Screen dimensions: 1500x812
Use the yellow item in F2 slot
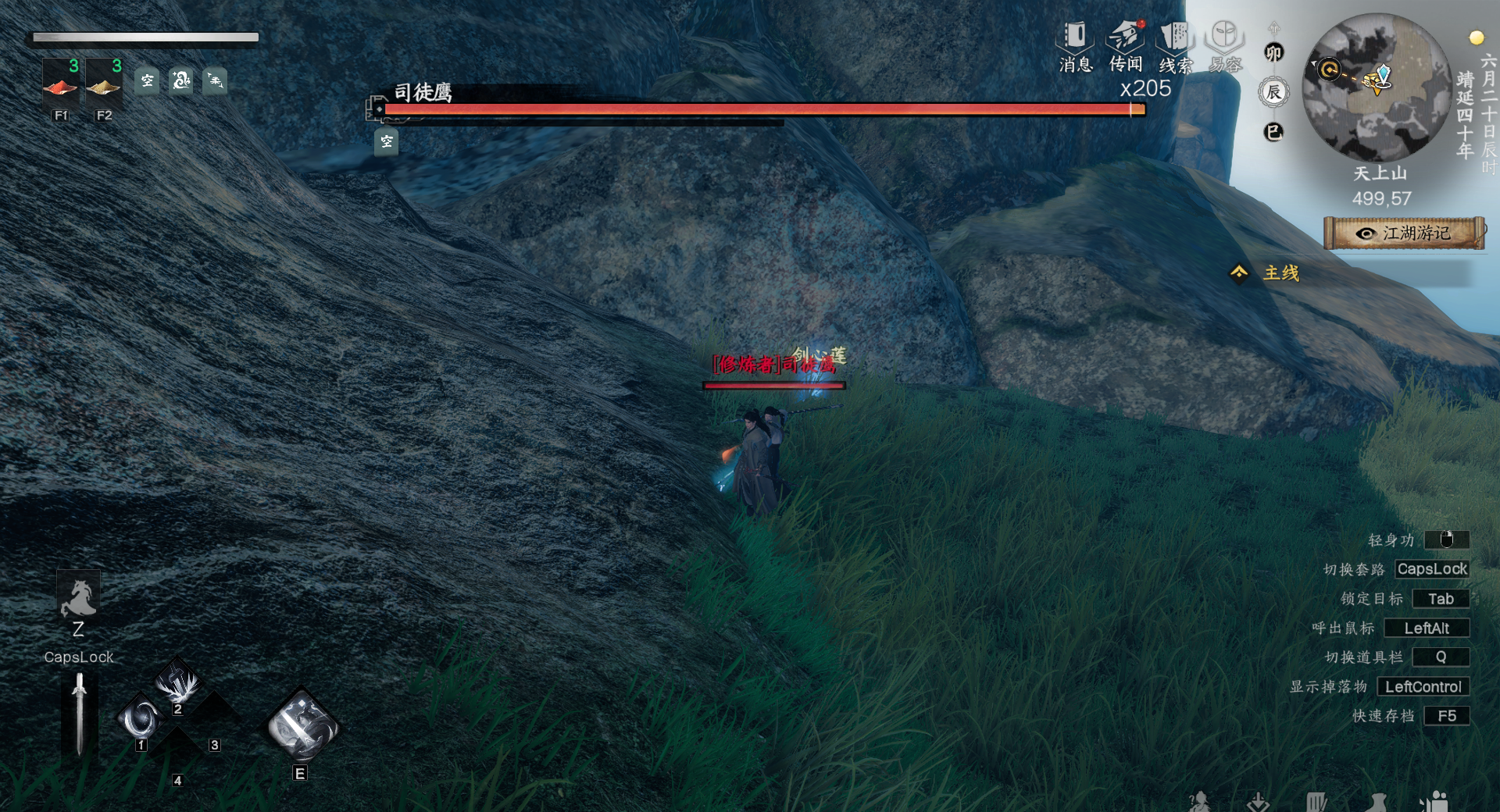(103, 84)
